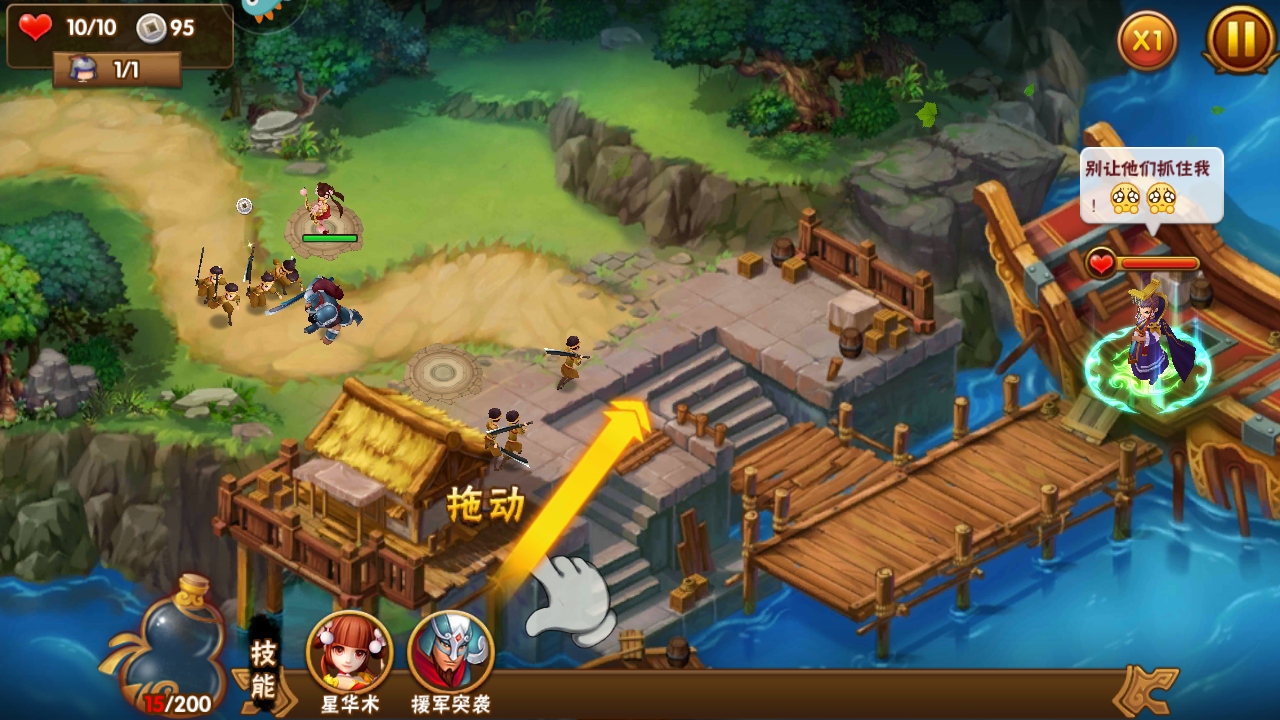Select the empty stone tower build spot
Image resolution: width=1280 pixels, height=720 pixels.
point(443,372)
